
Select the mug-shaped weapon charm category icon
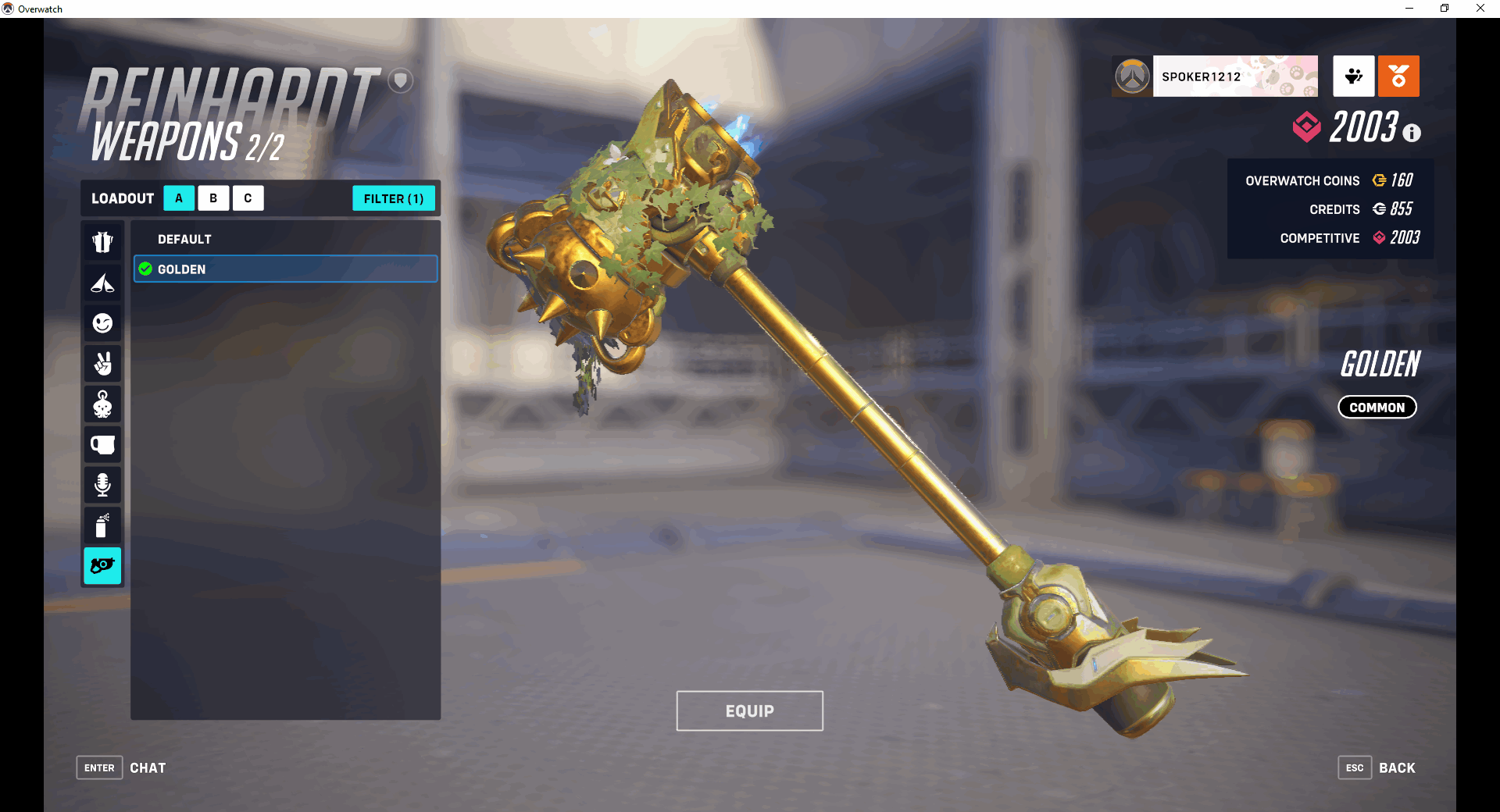pos(102,445)
